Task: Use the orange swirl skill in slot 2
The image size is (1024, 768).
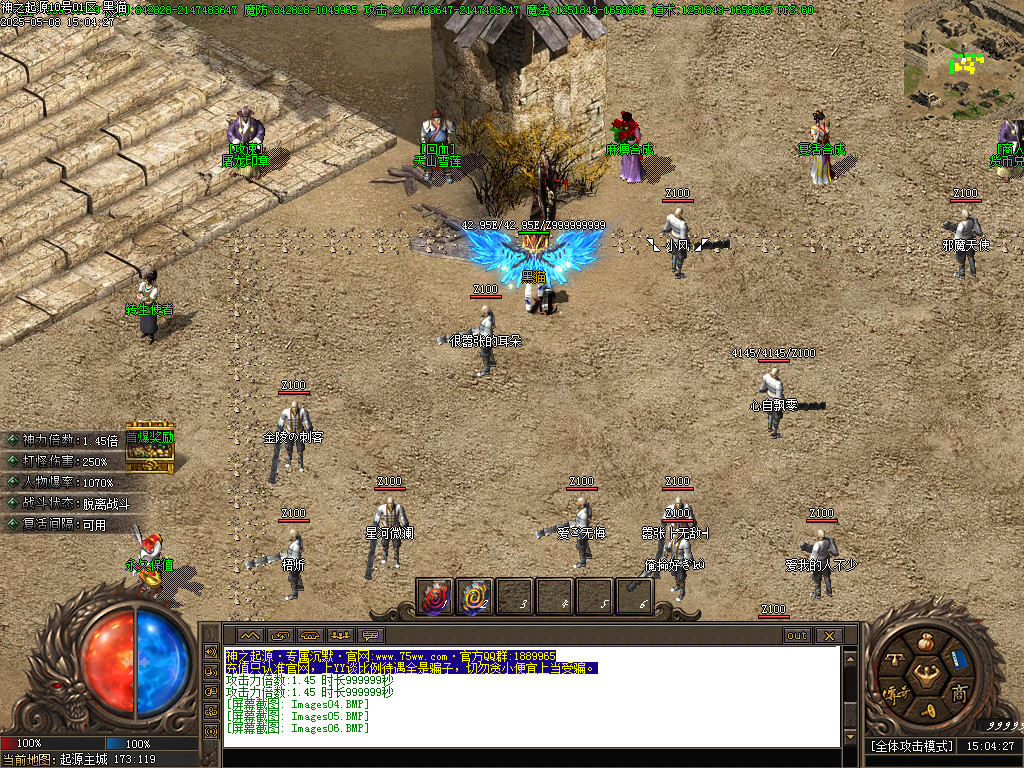Action: [475, 597]
